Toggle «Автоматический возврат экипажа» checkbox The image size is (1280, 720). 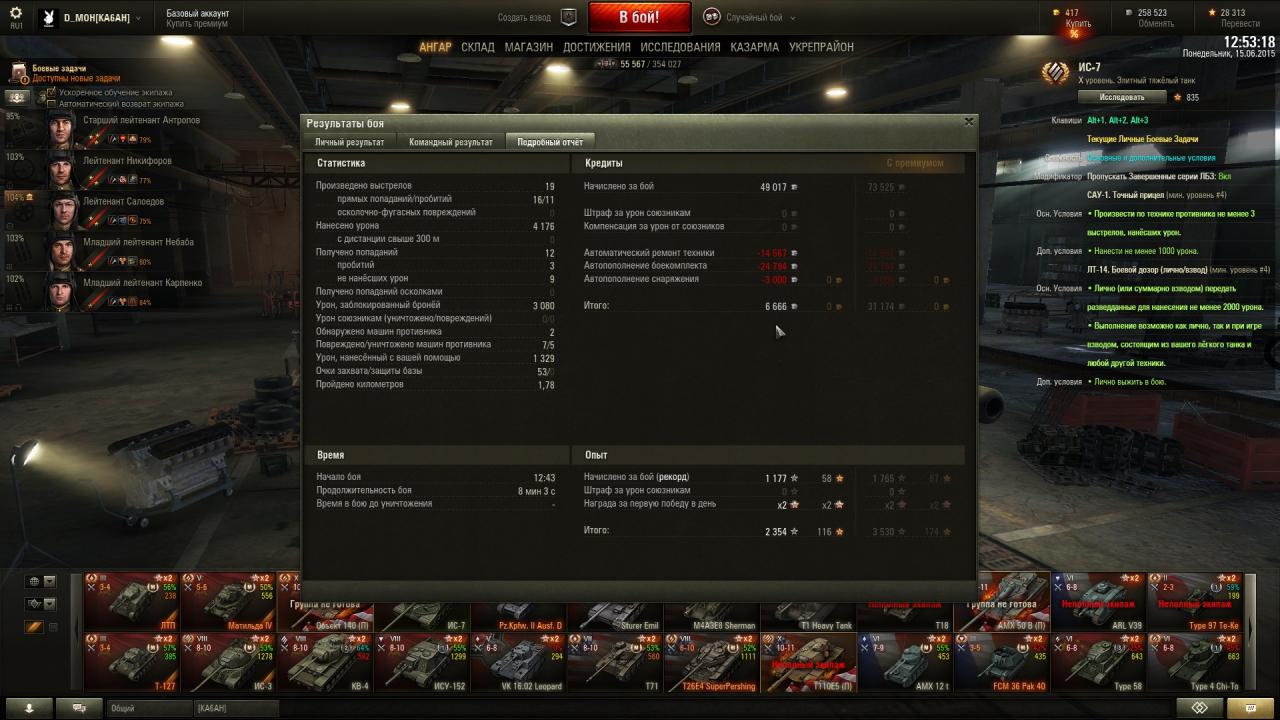click(x=52, y=103)
